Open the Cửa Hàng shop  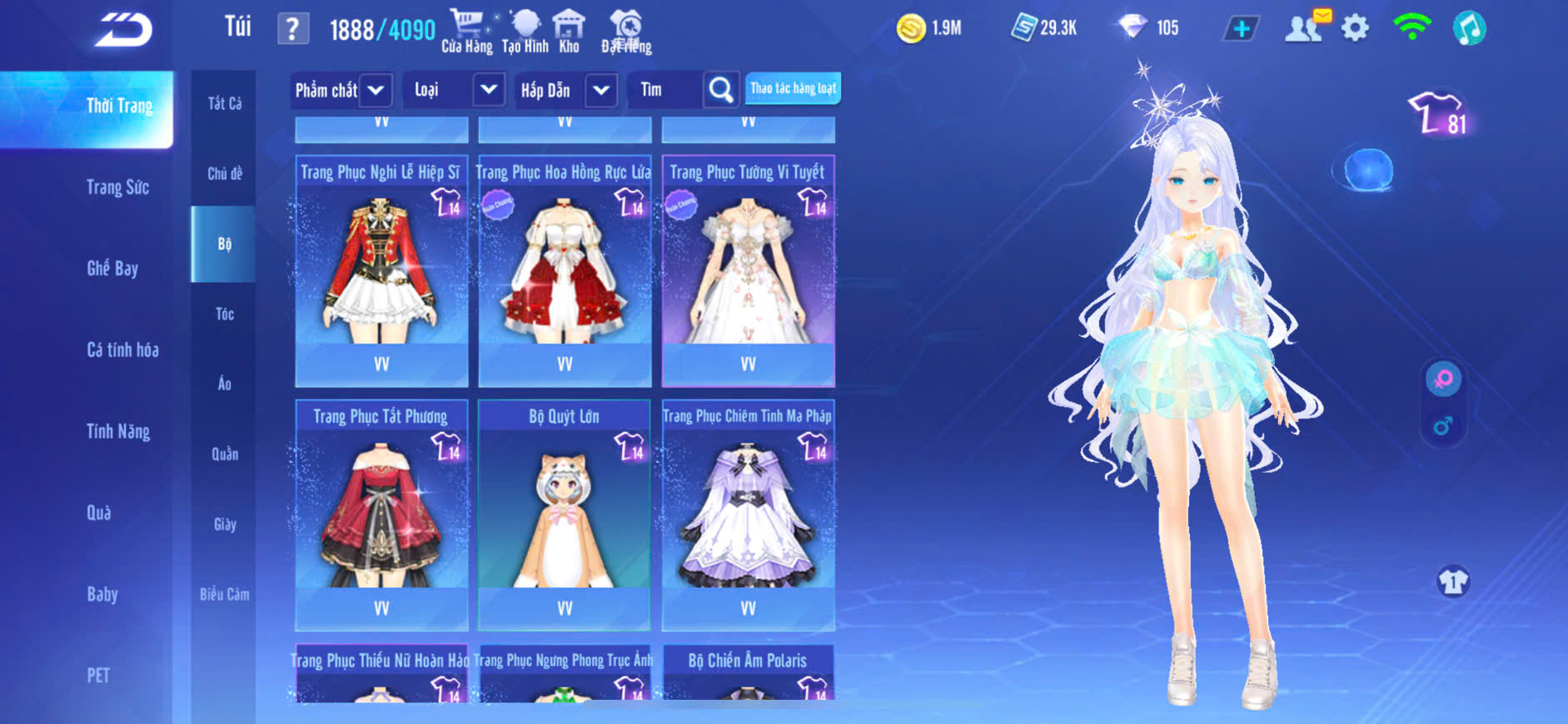(x=466, y=31)
